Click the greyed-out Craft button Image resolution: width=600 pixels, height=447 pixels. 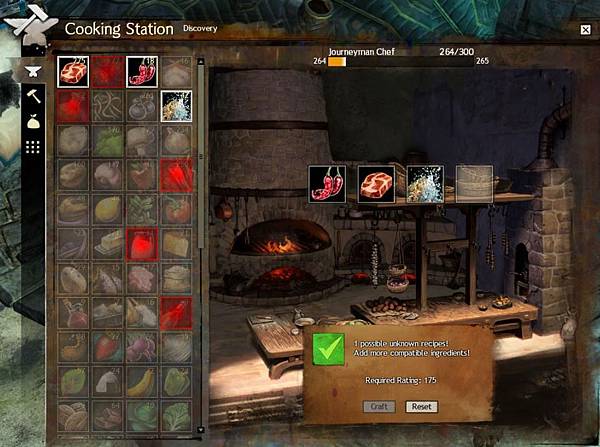(377, 407)
